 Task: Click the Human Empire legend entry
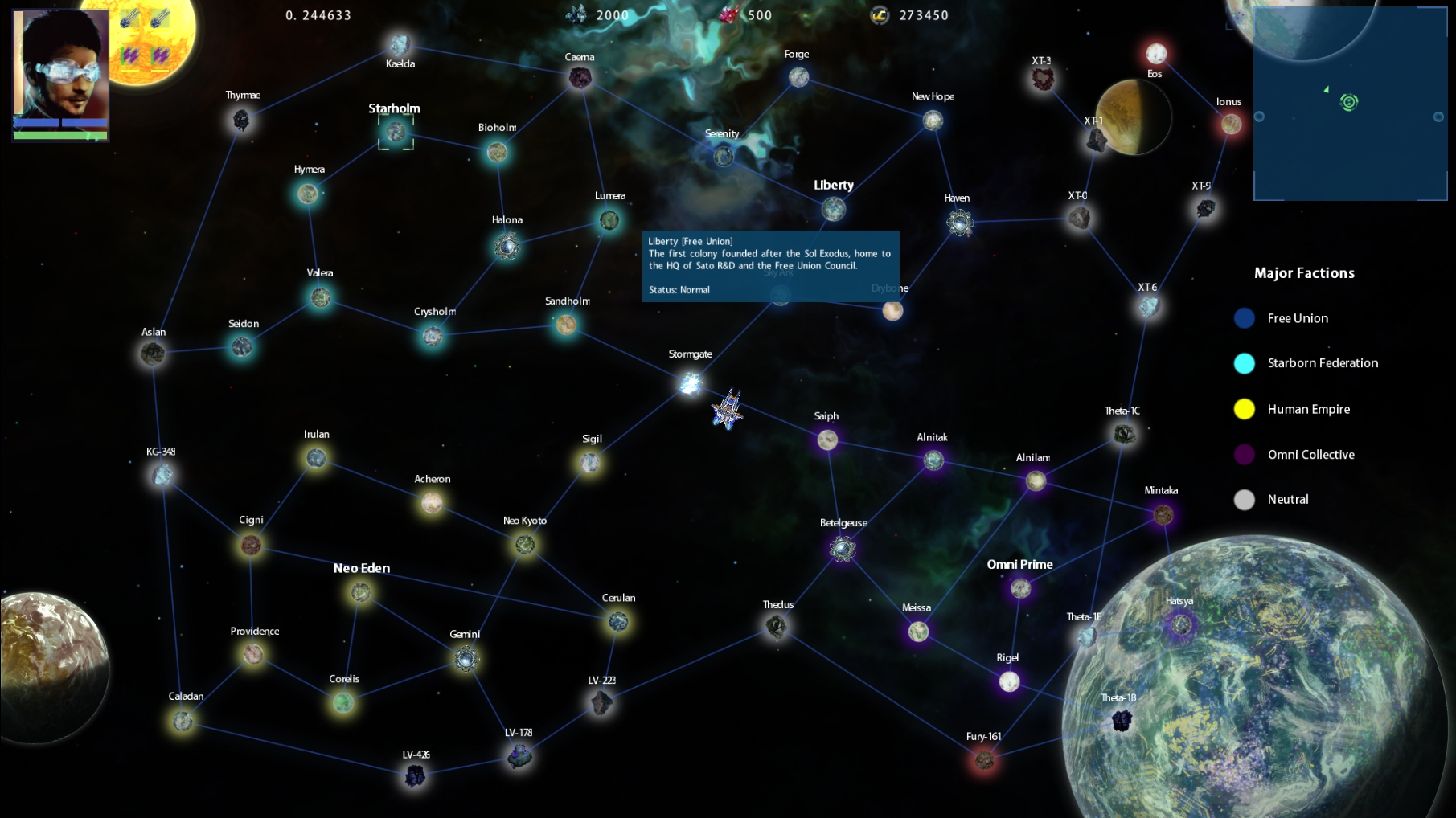(1308, 410)
